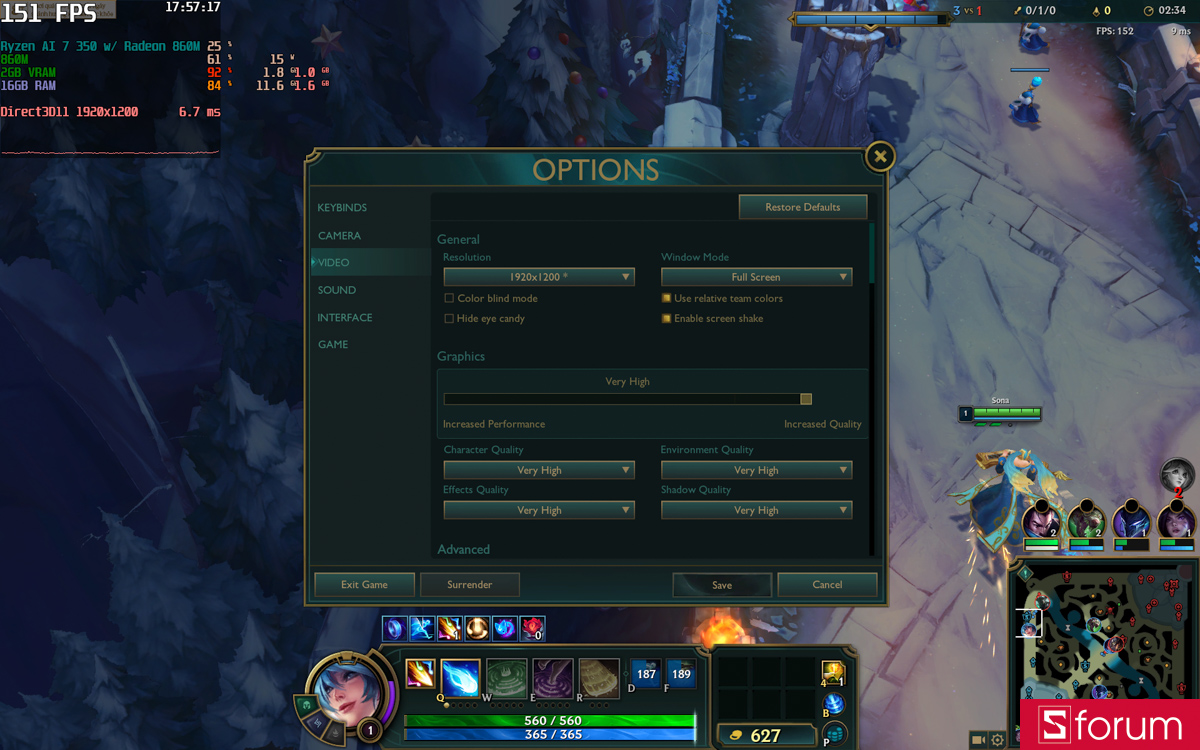Click the Exit Game button
The image size is (1200, 750).
[x=364, y=585]
